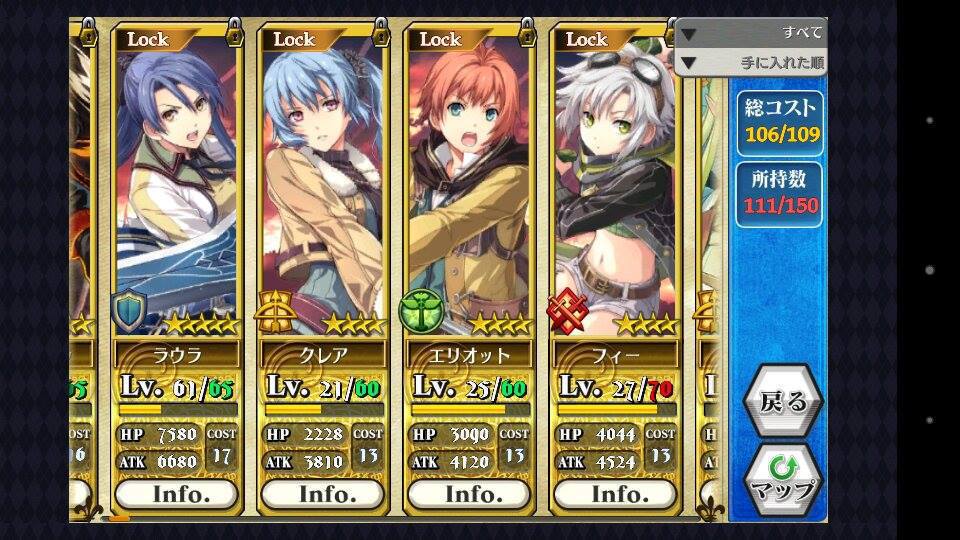Open Info for クレア card
960x540 pixels.
coord(322,494)
